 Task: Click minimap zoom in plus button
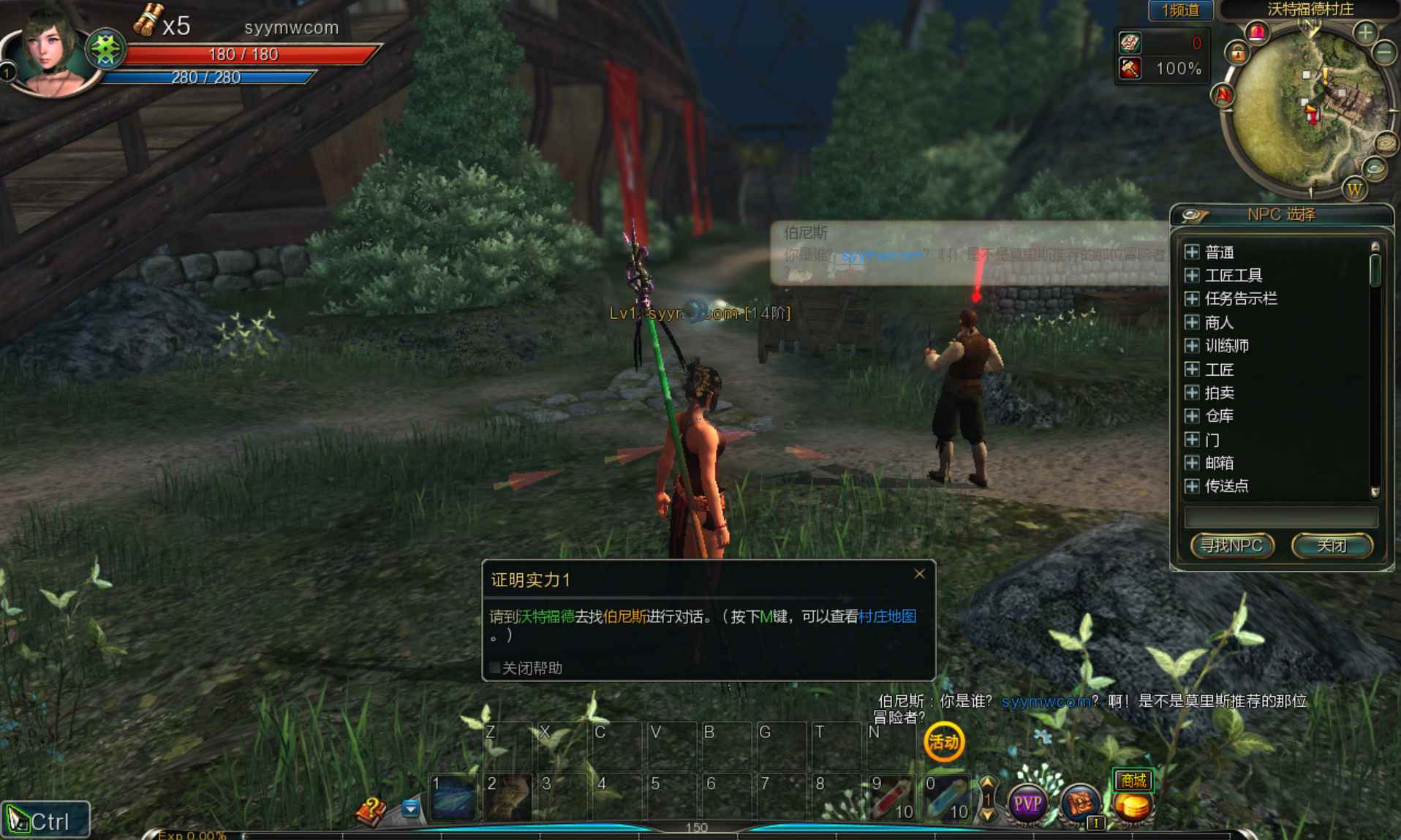pos(1366,31)
